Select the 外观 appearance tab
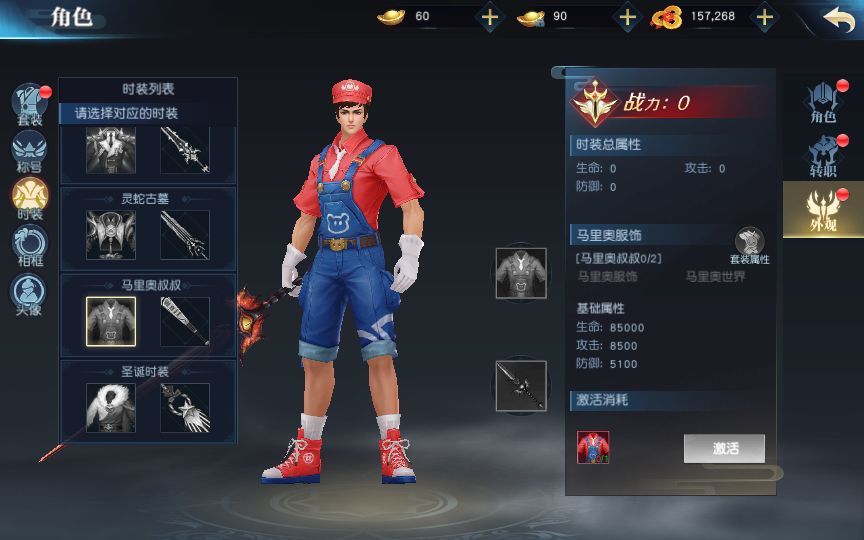Screen dimensions: 864x540 coord(823,209)
